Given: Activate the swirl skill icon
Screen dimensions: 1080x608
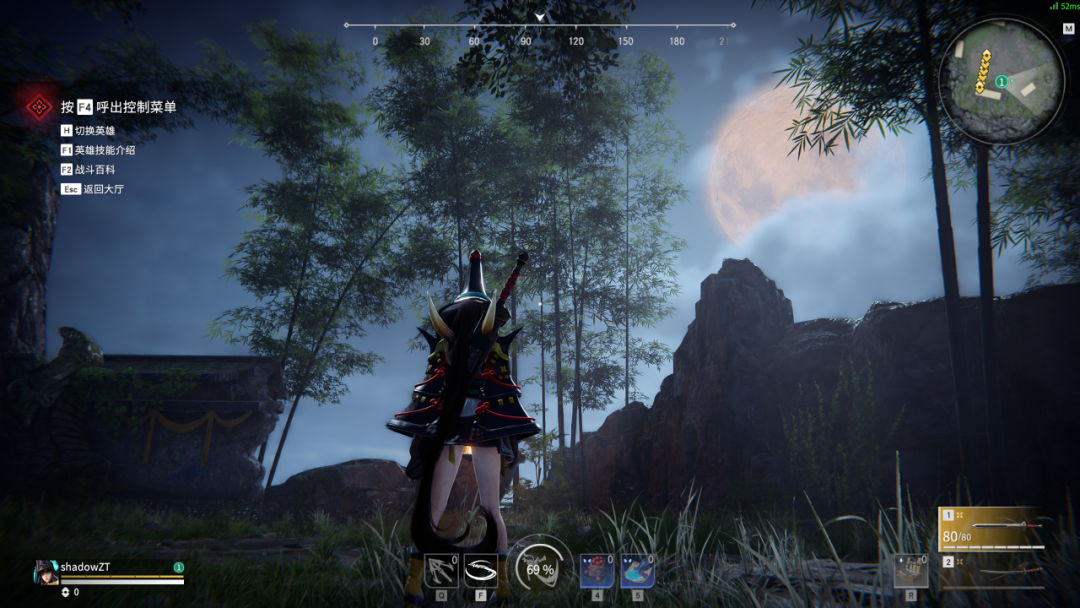Looking at the screenshot, I should [x=481, y=570].
